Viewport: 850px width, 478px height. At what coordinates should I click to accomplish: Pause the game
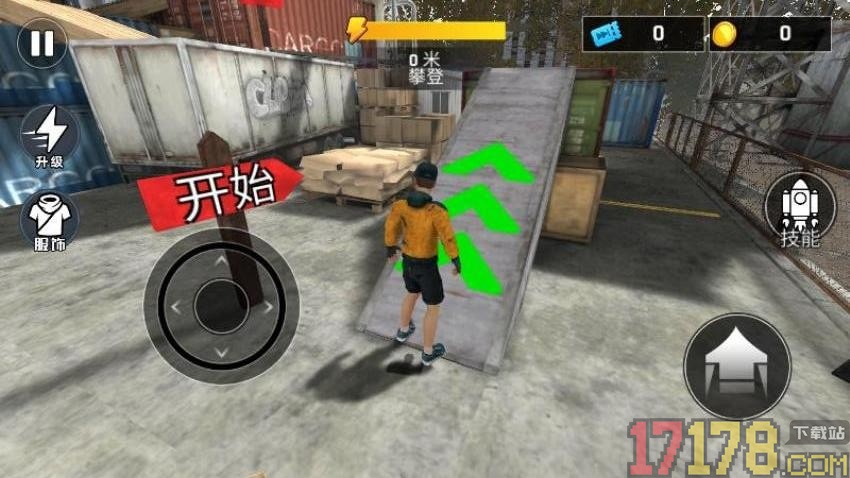click(x=42, y=44)
